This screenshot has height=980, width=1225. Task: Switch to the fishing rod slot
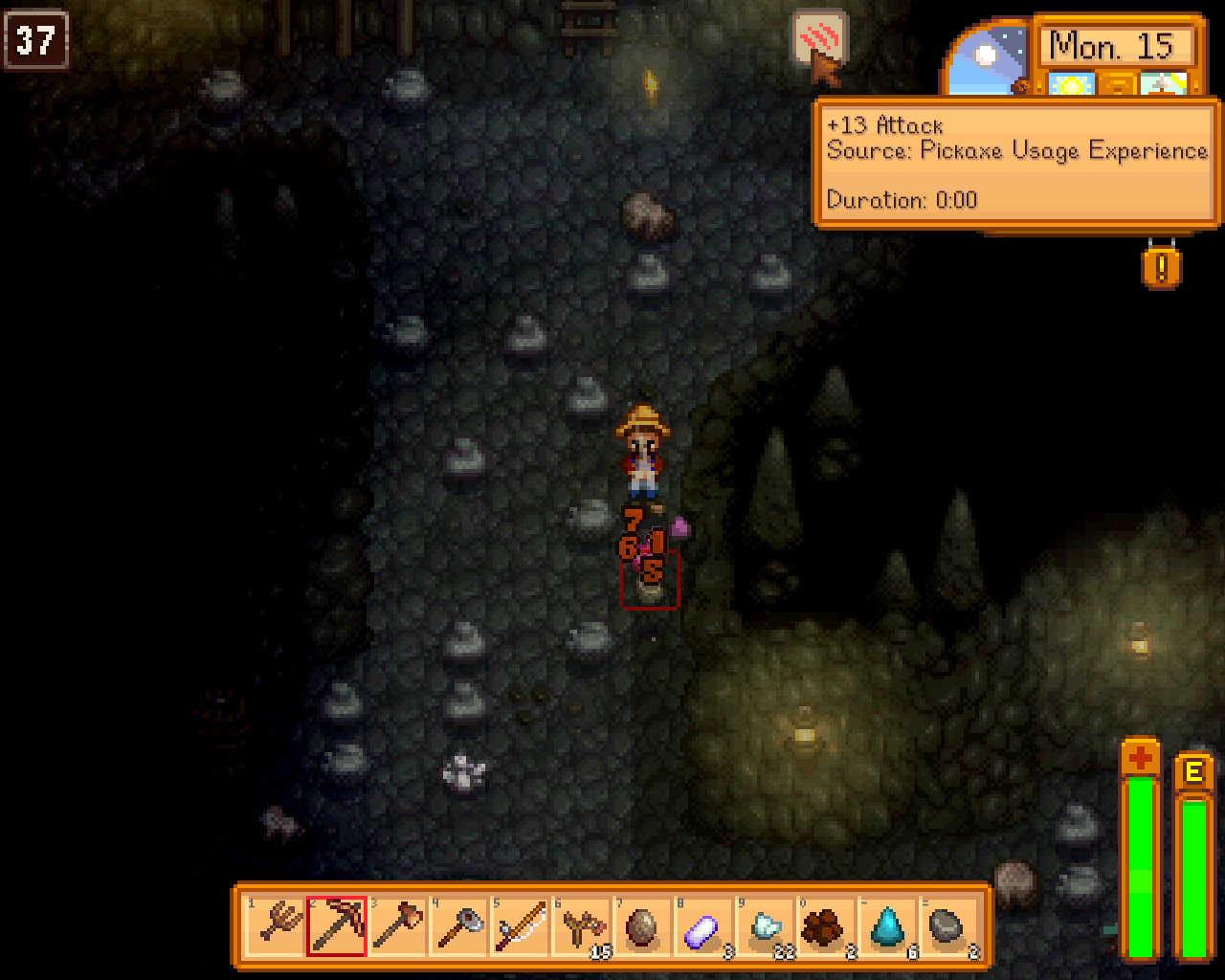[x=521, y=926]
